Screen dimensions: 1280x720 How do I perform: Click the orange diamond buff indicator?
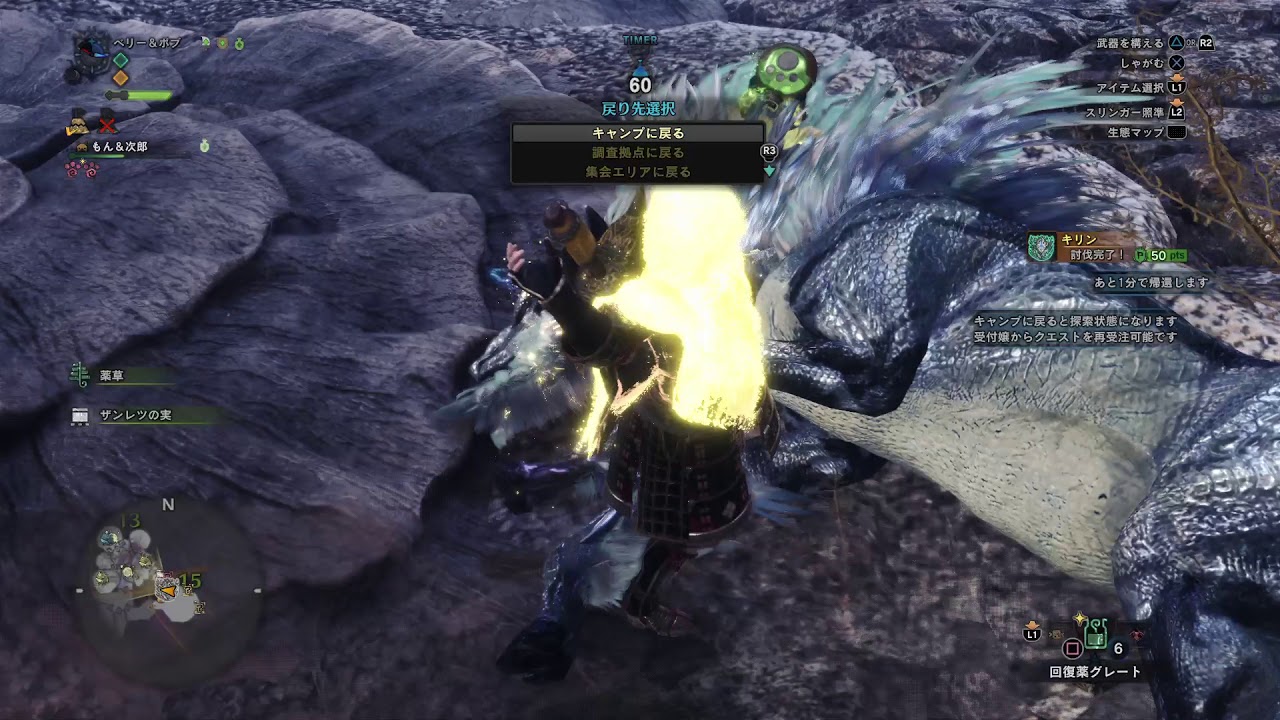(x=120, y=77)
